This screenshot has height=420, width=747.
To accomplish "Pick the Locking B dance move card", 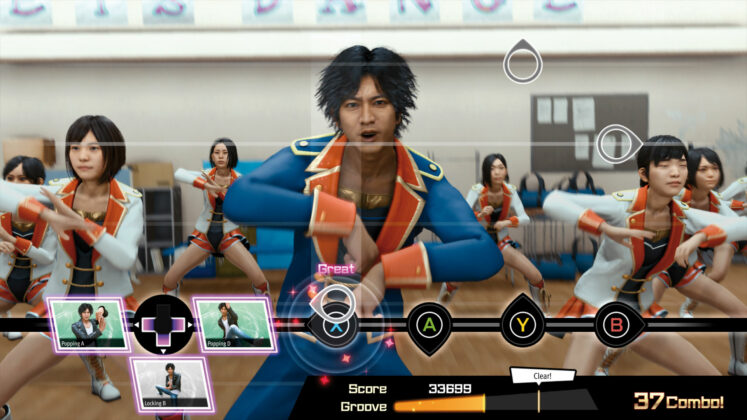I will click(x=171, y=385).
